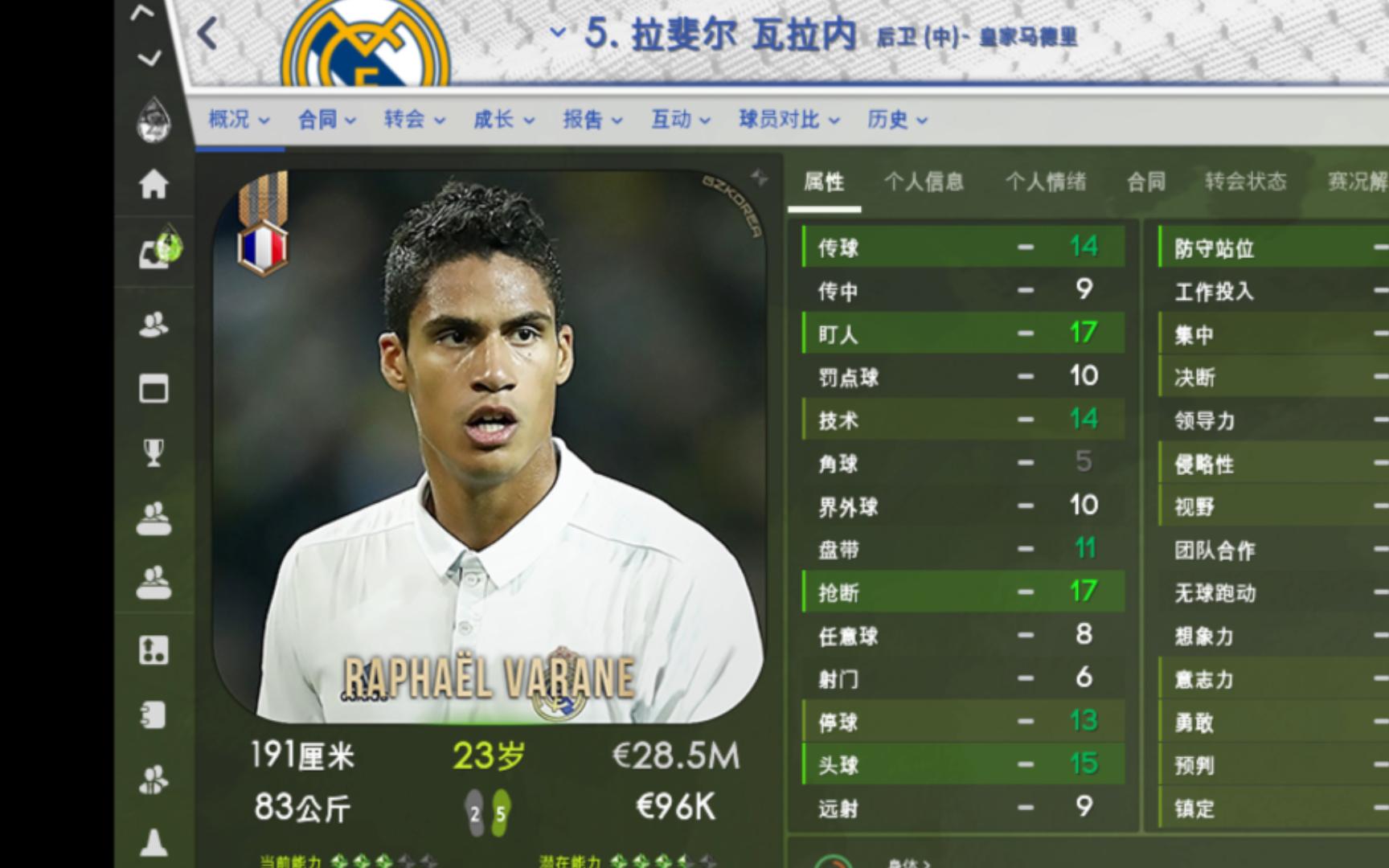
Task: Expand the 转会 menu
Action: (414, 120)
